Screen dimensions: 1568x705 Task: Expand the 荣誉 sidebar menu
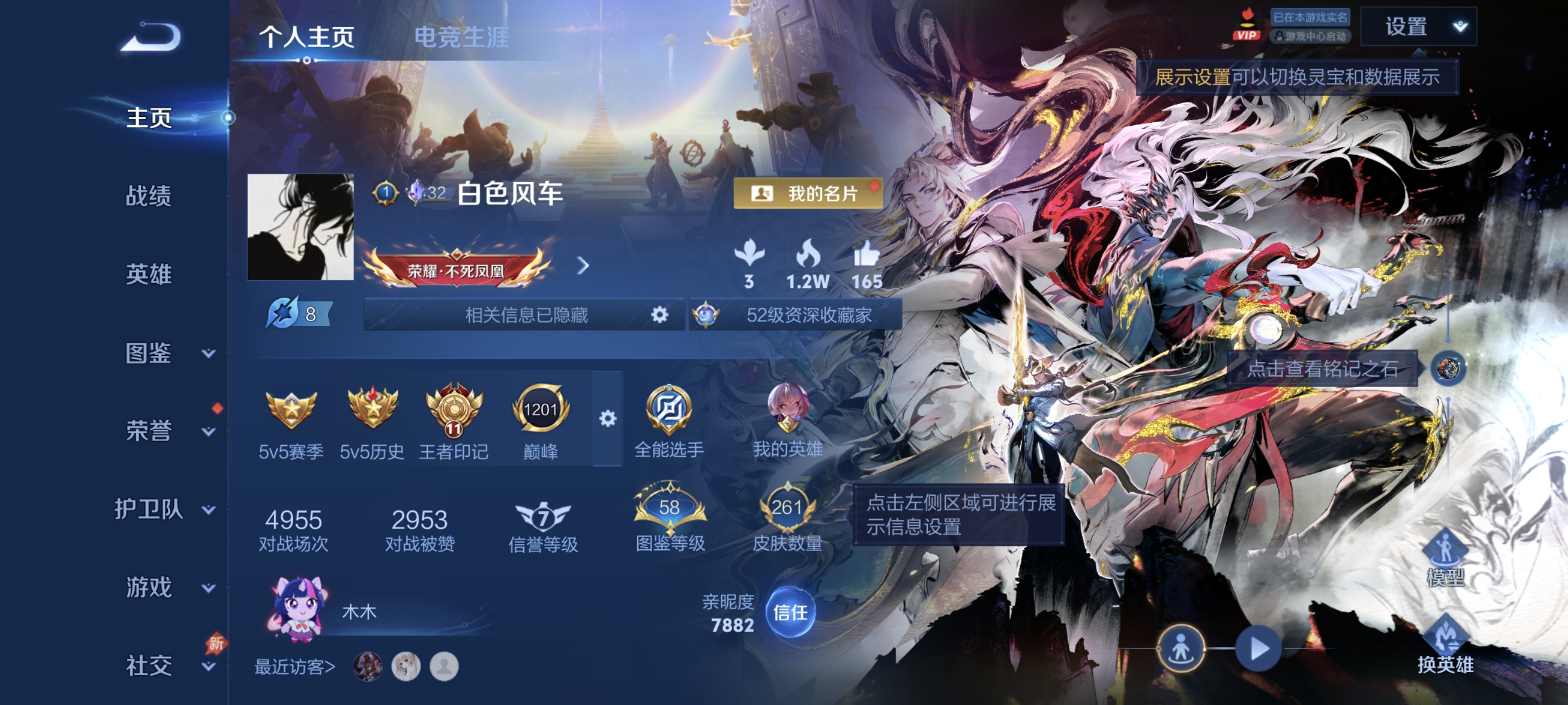149,431
